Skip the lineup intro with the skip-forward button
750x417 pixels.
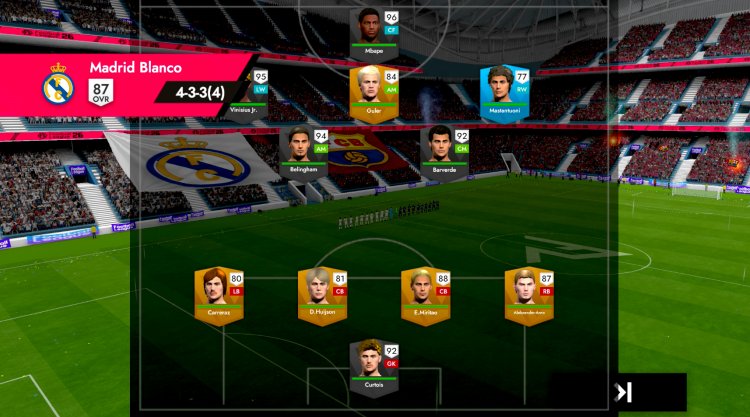pos(624,392)
